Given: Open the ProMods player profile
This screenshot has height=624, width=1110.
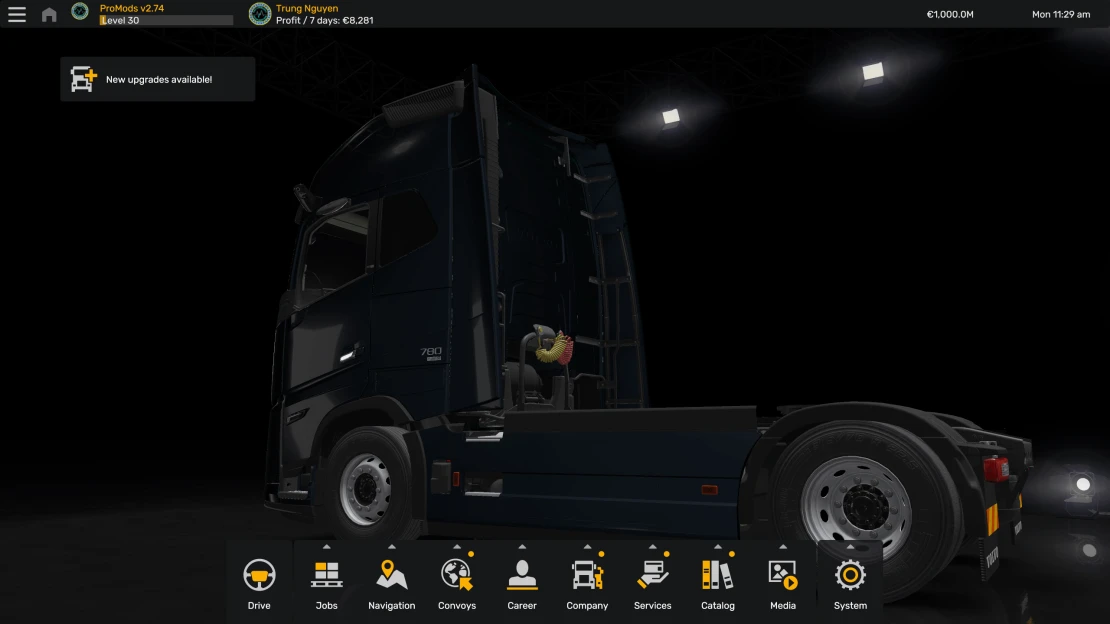Looking at the screenshot, I should (x=131, y=14).
